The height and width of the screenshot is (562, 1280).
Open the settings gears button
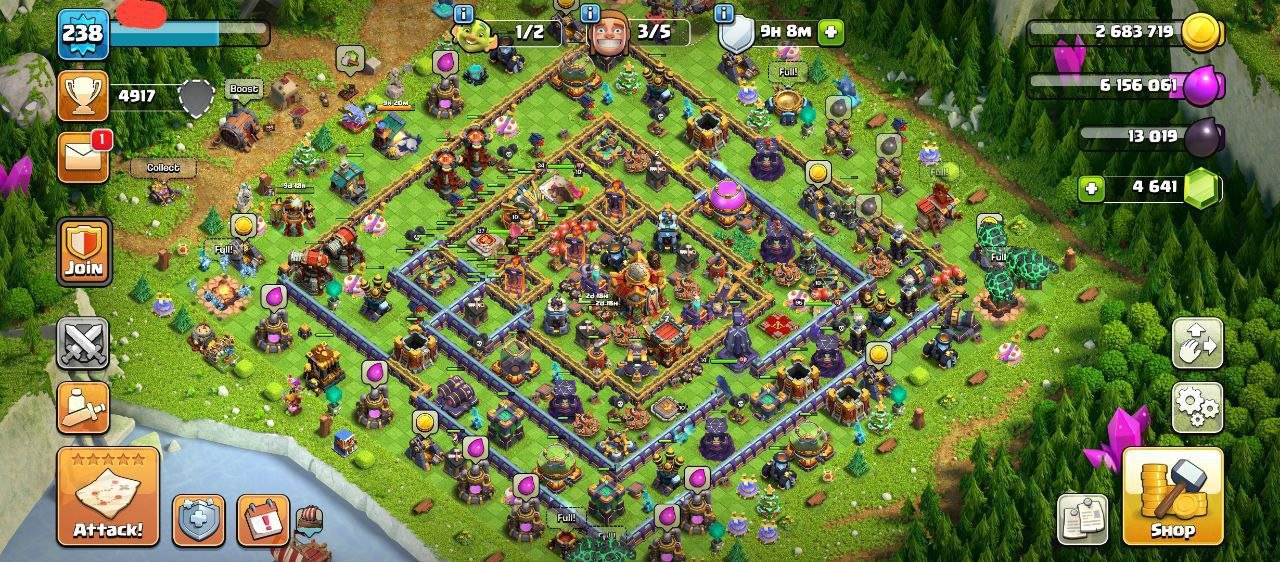[1197, 405]
